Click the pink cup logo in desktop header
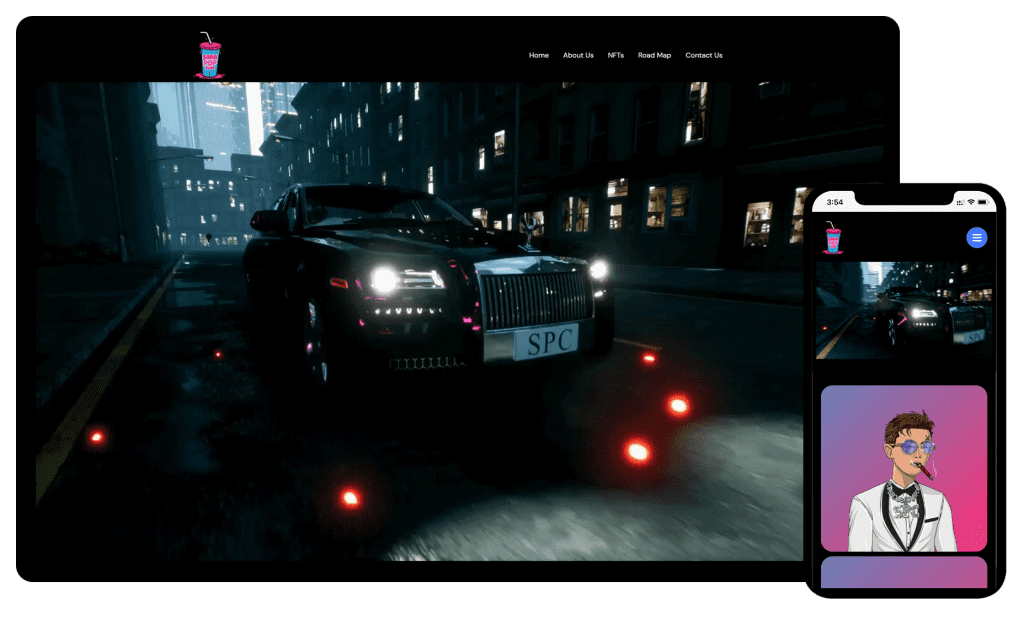The width and height of the screenshot is (1024, 624). 209,55
